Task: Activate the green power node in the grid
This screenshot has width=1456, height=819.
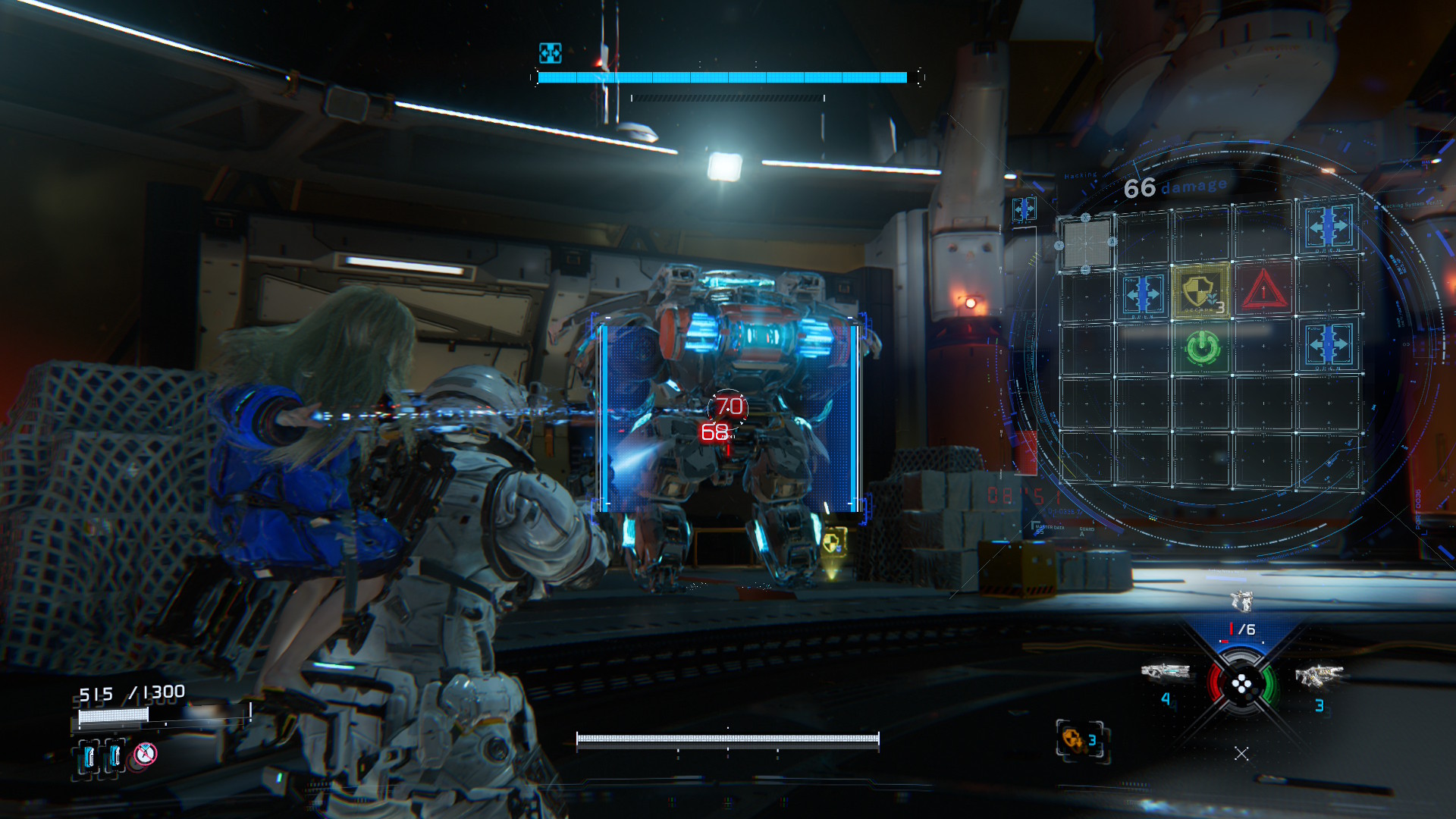Action: point(1202,348)
